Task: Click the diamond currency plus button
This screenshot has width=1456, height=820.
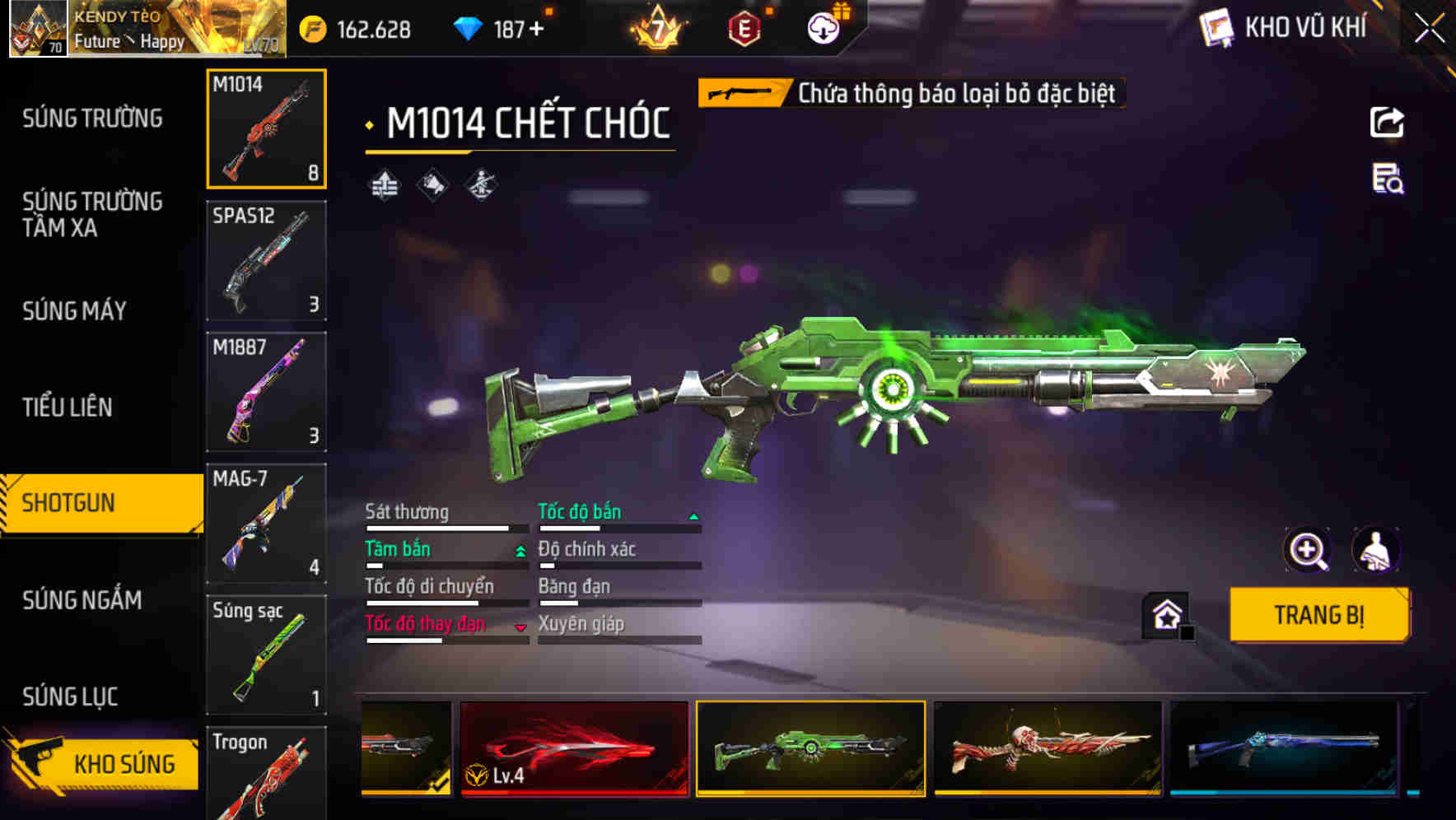Action: (x=537, y=30)
